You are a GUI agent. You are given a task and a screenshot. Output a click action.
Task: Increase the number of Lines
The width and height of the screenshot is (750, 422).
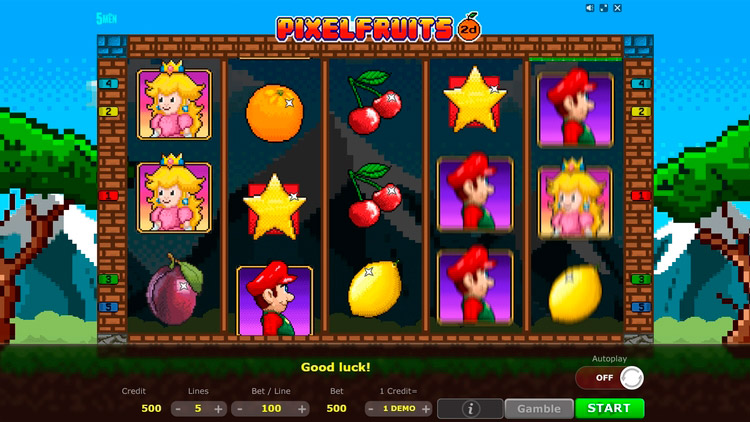[x=219, y=409]
